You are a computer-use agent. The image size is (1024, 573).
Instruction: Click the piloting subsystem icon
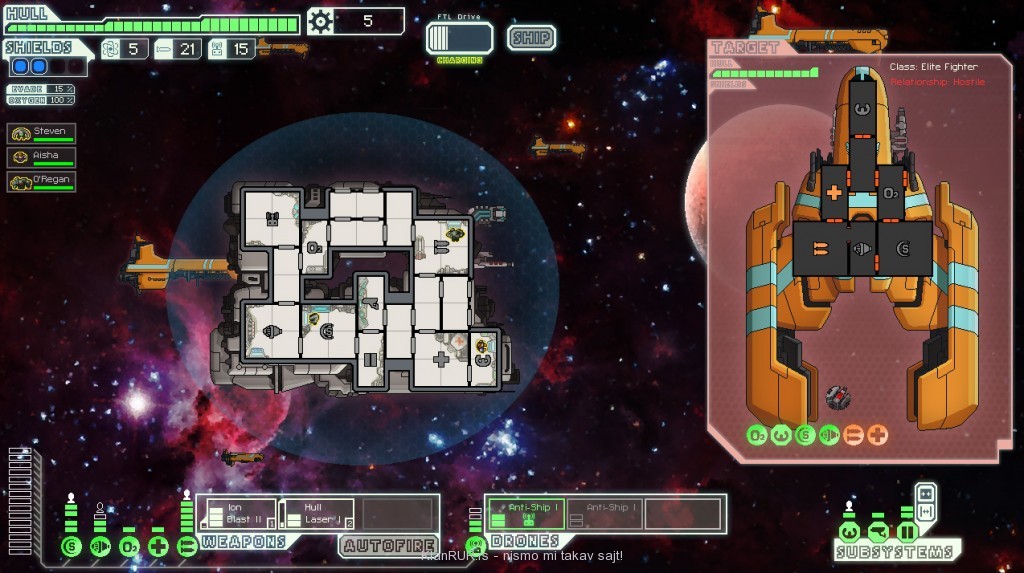tap(849, 531)
